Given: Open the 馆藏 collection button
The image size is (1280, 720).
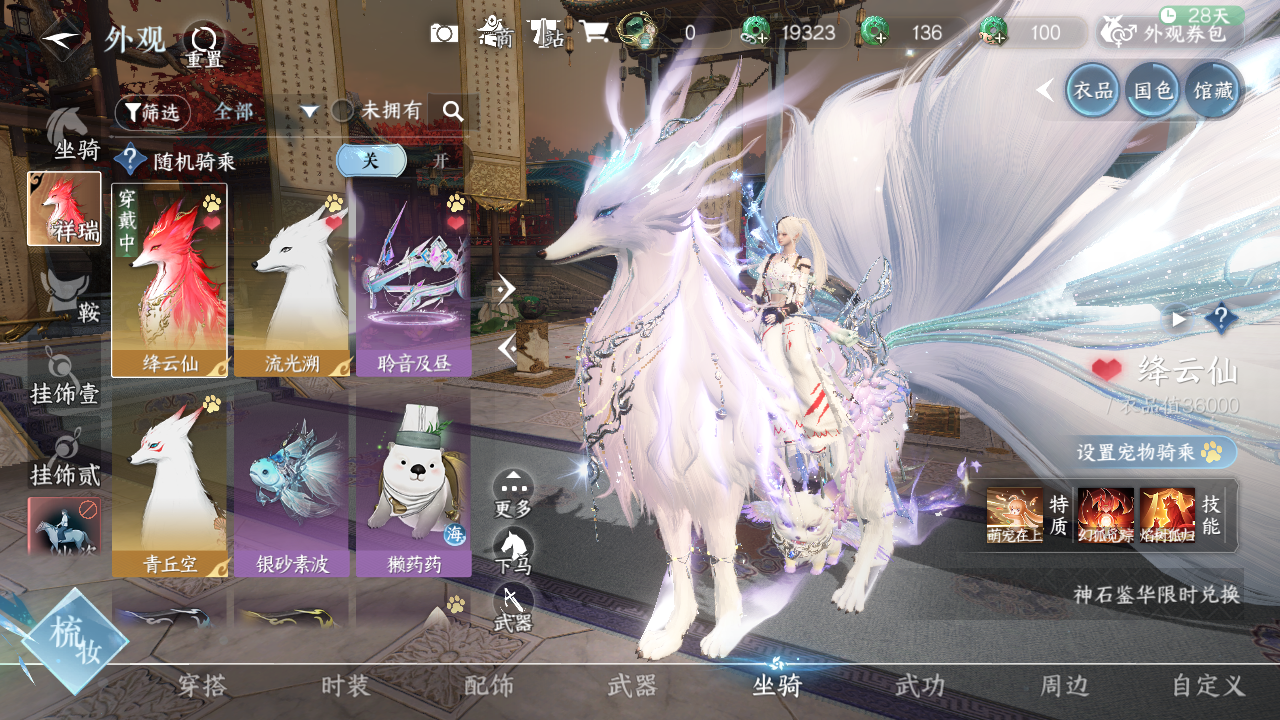Looking at the screenshot, I should (1214, 90).
